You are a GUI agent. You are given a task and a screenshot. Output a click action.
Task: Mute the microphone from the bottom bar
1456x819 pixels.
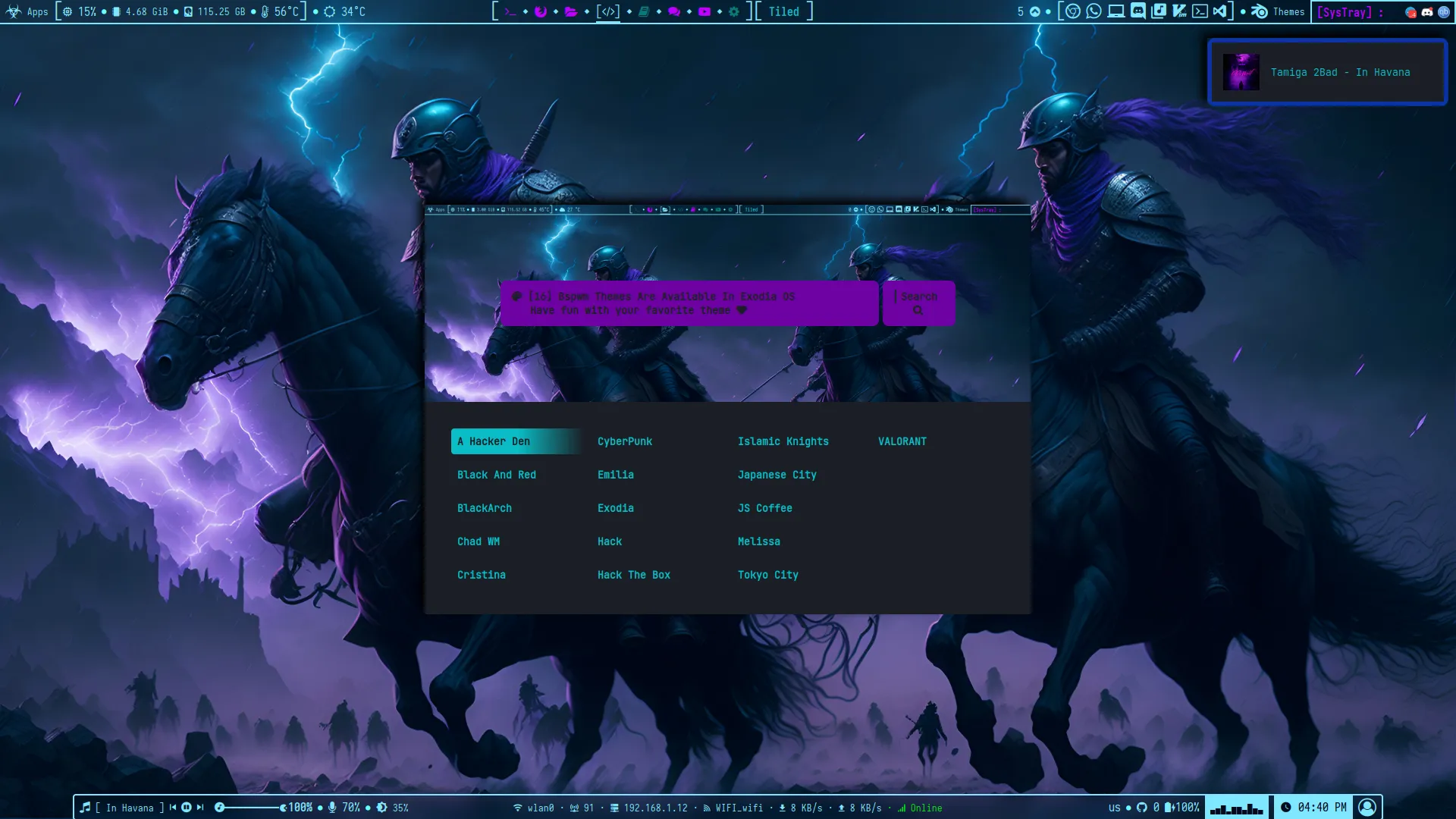334,808
